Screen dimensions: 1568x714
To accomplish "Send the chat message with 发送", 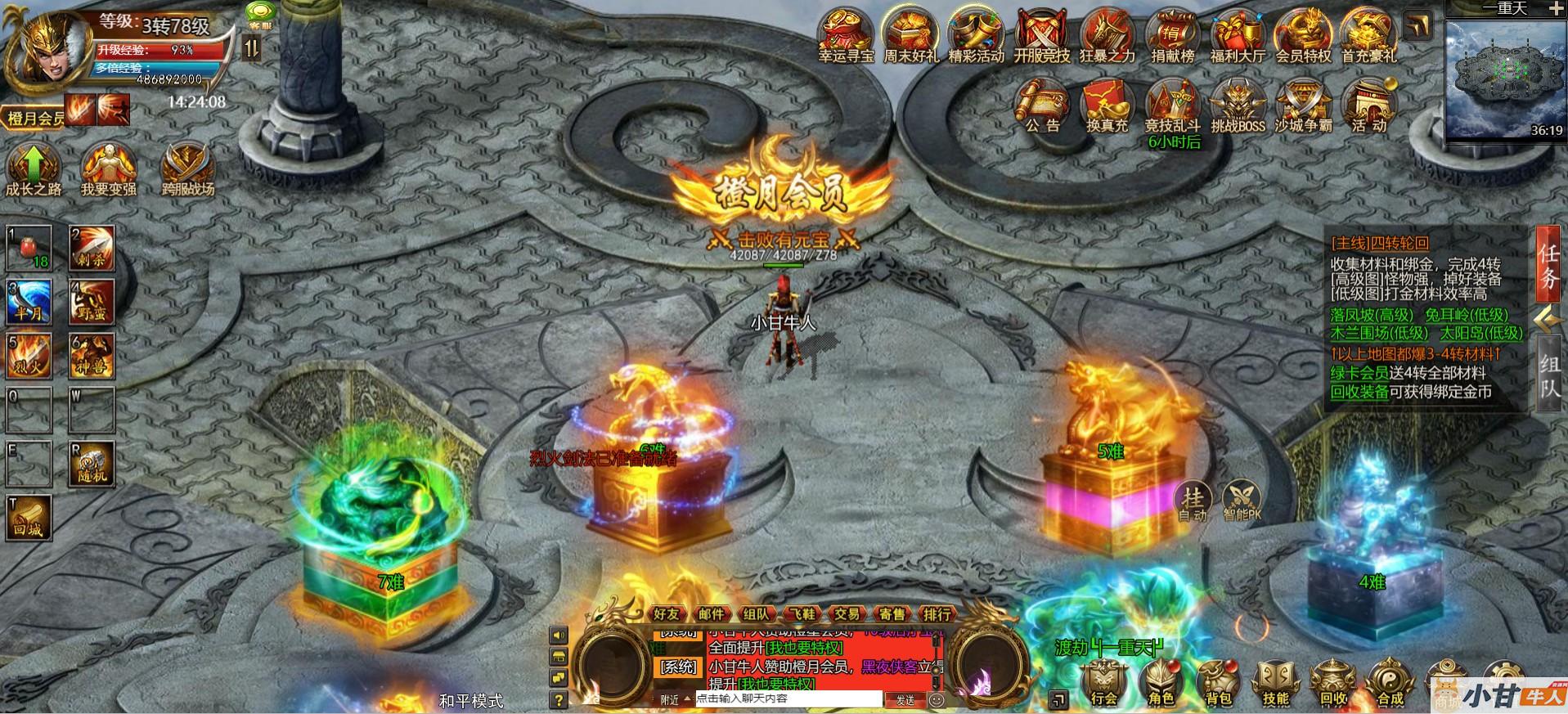I will point(905,700).
